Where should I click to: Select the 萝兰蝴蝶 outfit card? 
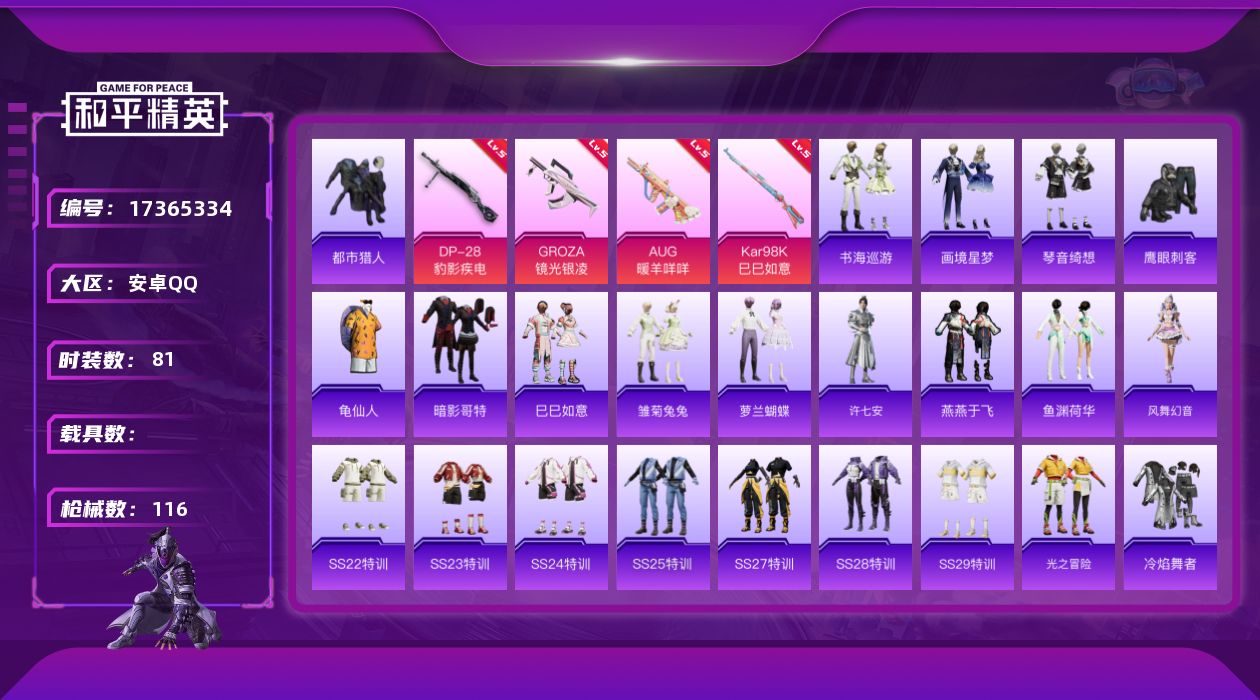coord(764,363)
